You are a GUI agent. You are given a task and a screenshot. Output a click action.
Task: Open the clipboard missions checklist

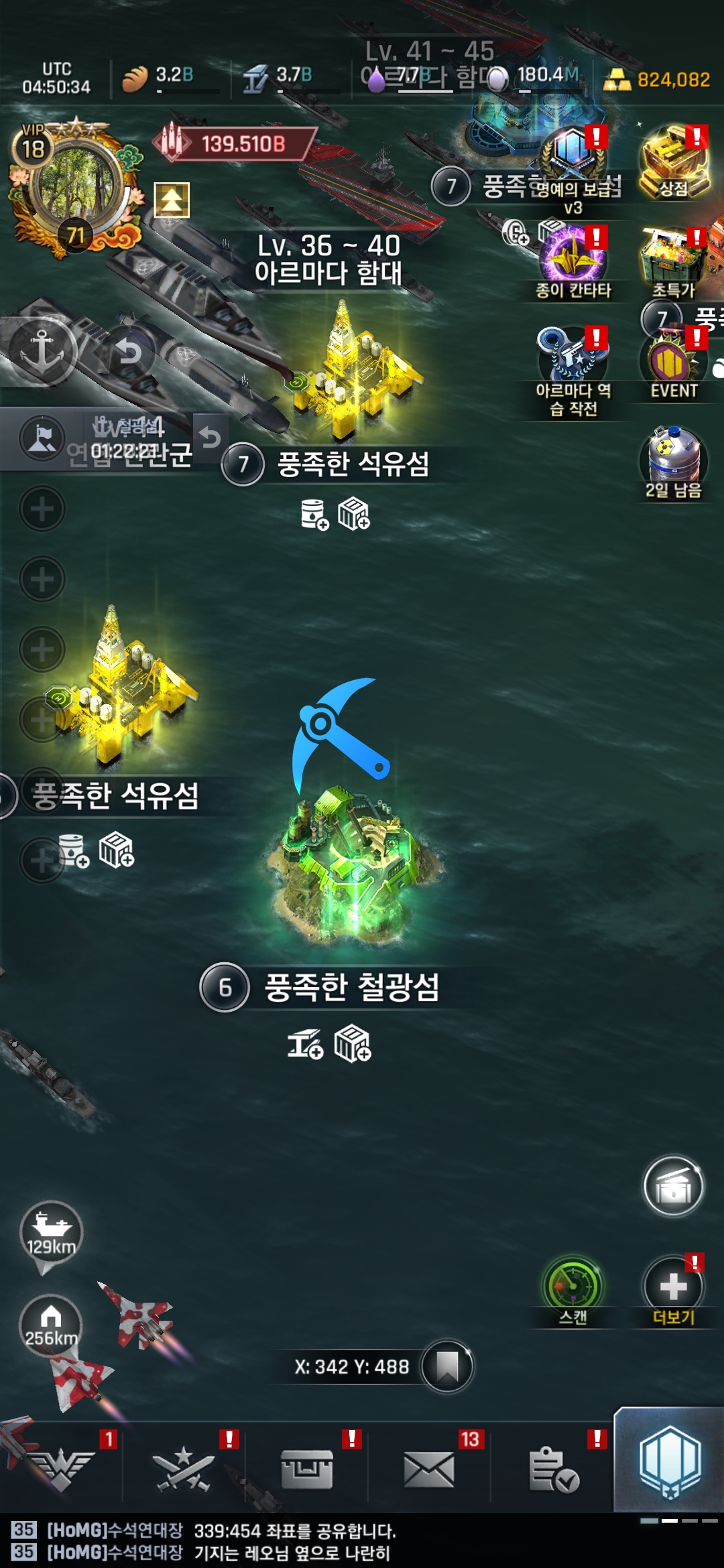coord(552,1469)
